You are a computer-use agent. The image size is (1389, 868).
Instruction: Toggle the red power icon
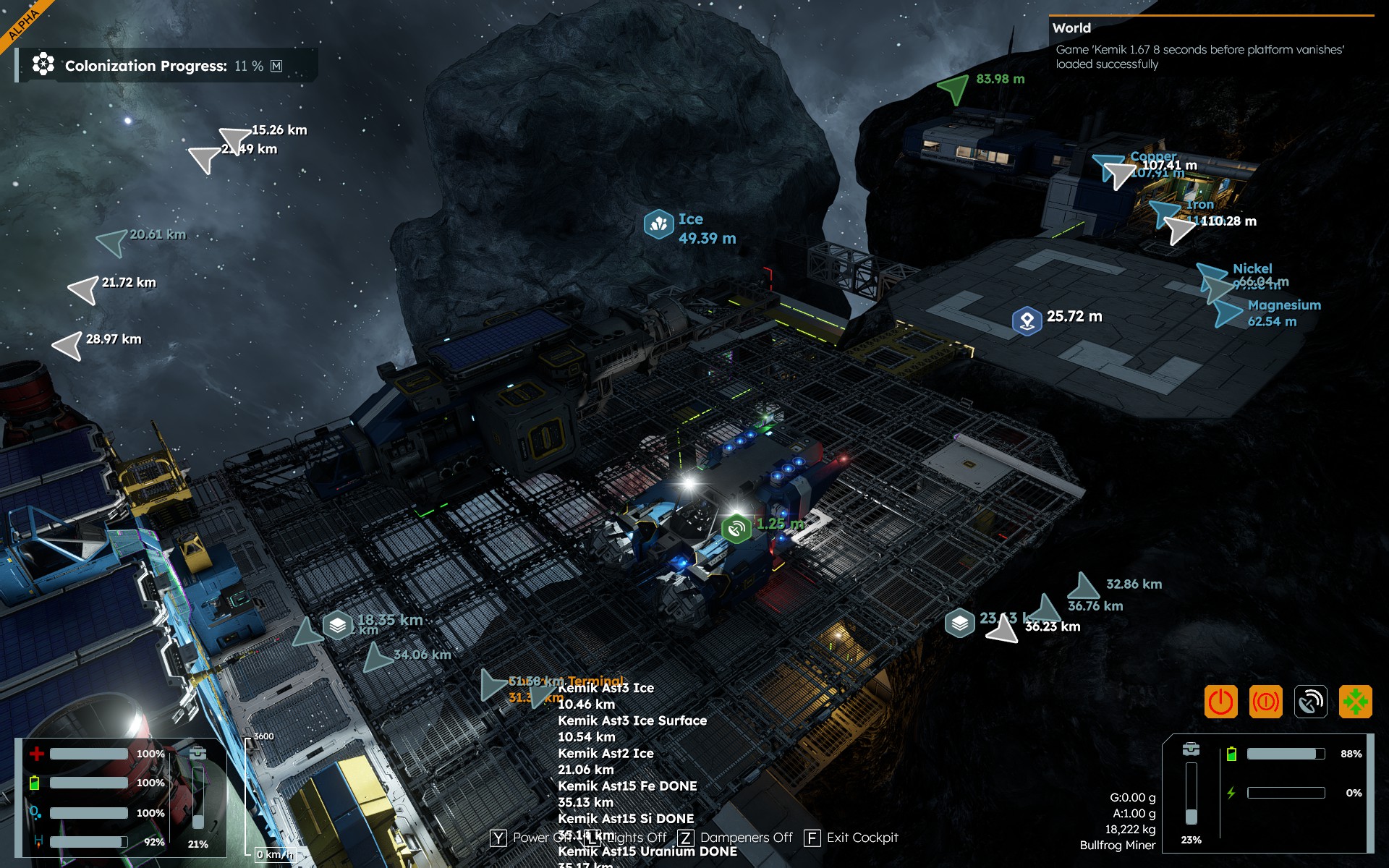[1220, 702]
